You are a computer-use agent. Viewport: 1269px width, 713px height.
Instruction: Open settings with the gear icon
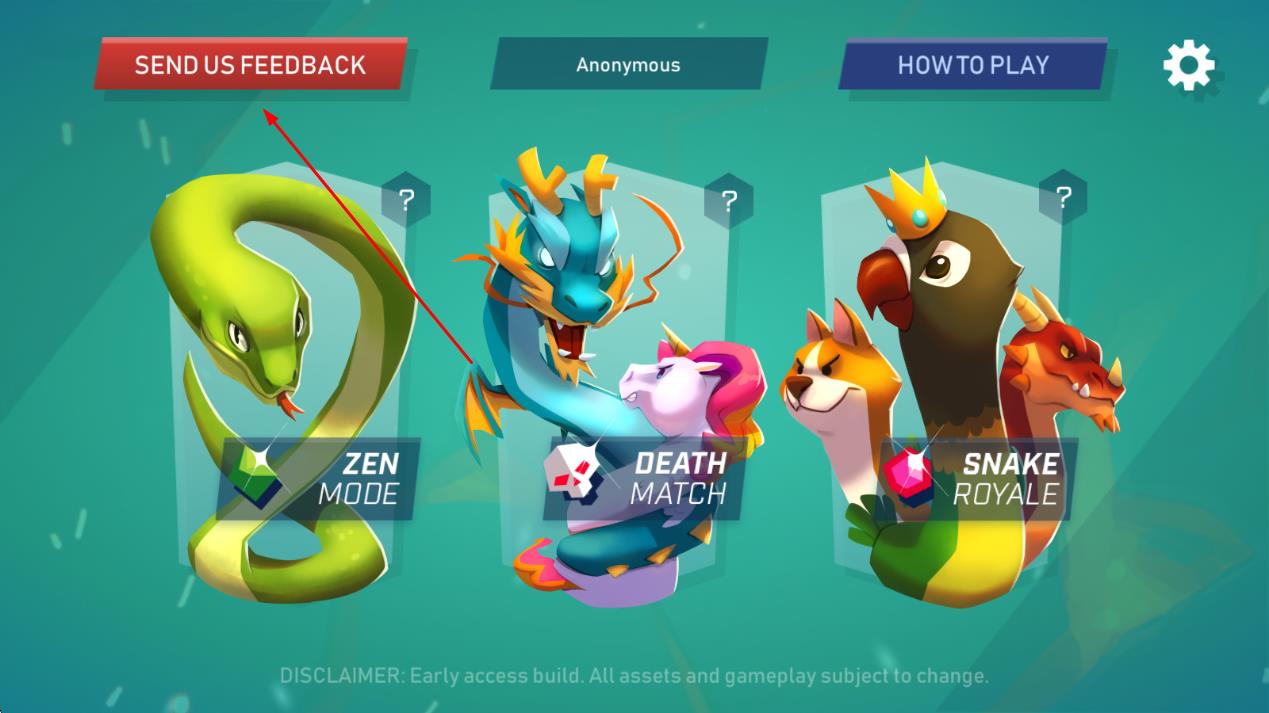[x=1188, y=66]
